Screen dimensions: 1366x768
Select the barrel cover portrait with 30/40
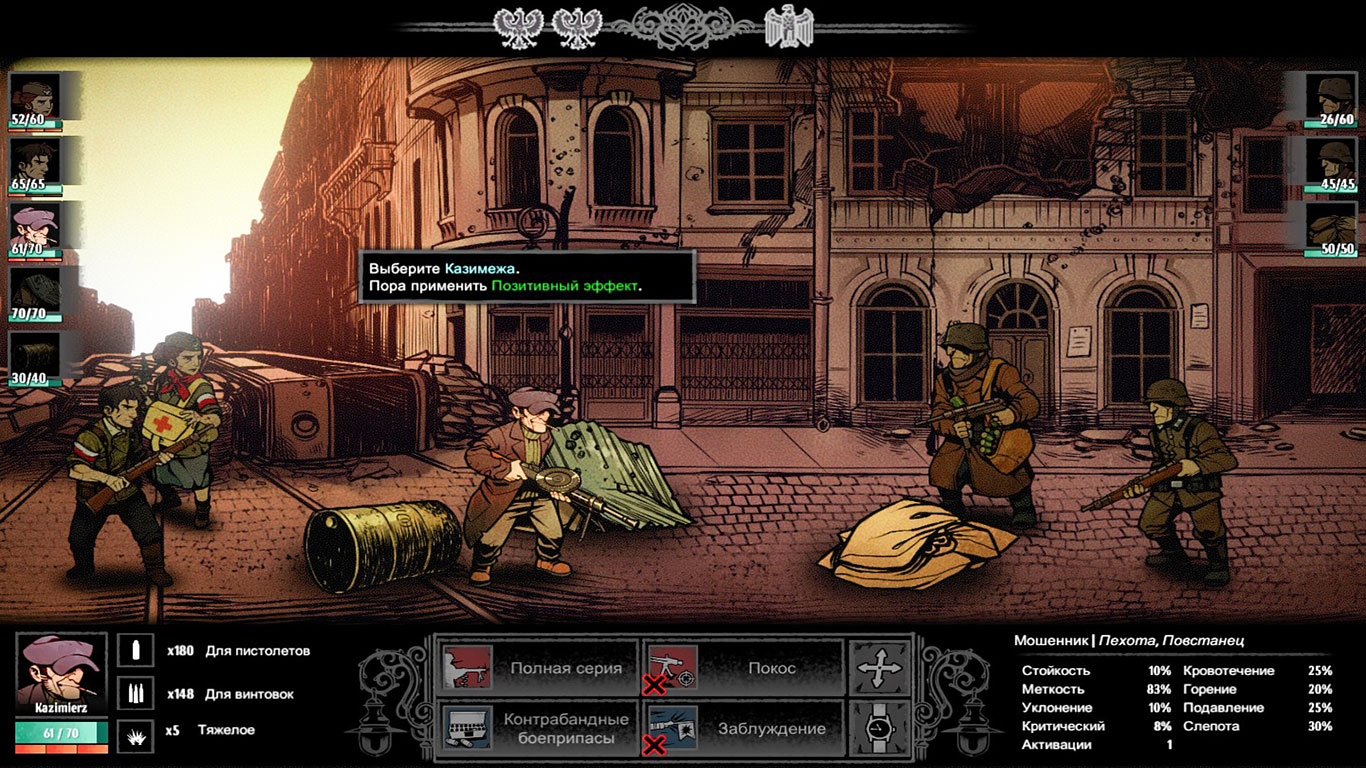[35, 354]
